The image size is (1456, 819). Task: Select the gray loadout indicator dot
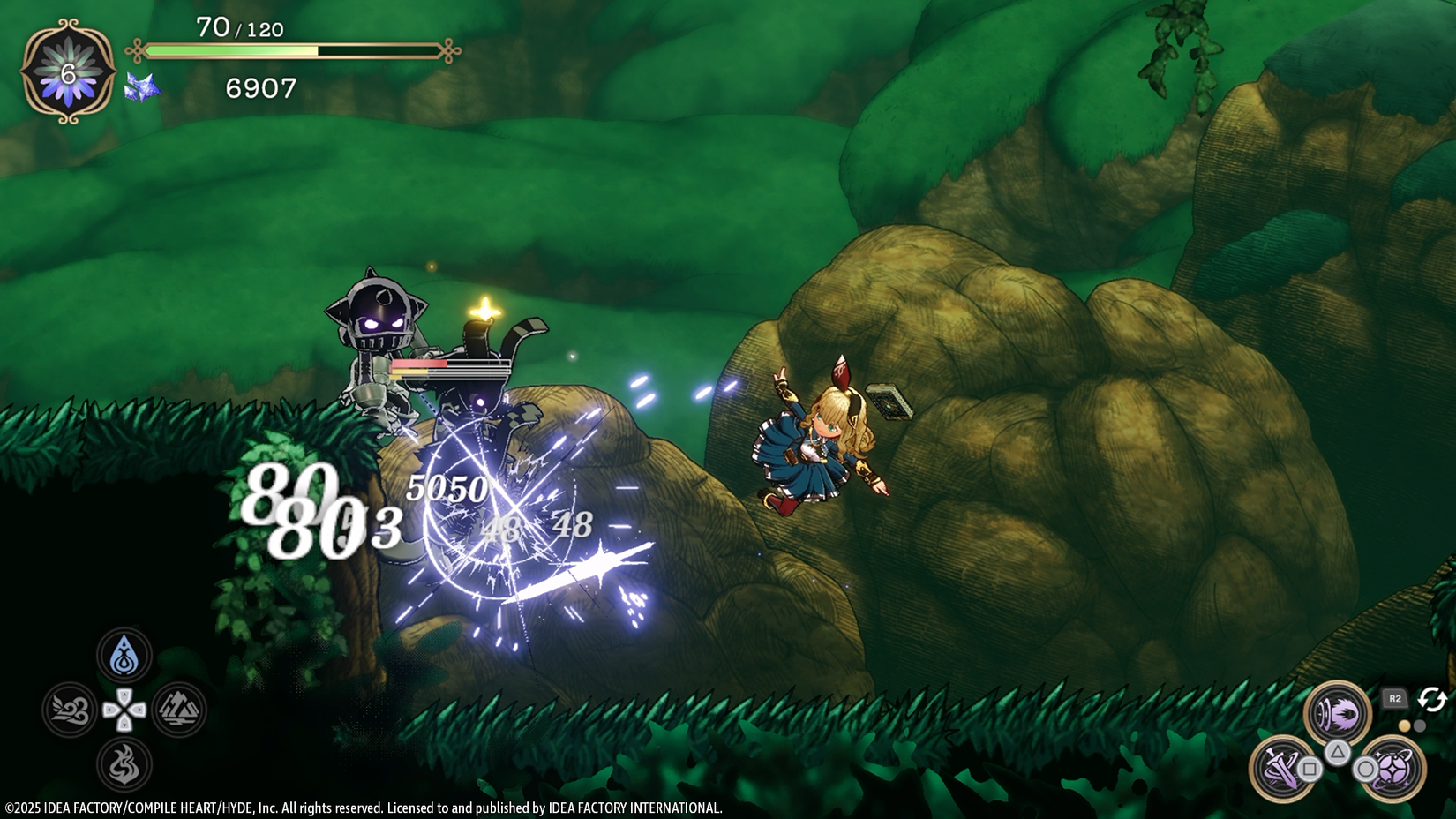point(1420,726)
